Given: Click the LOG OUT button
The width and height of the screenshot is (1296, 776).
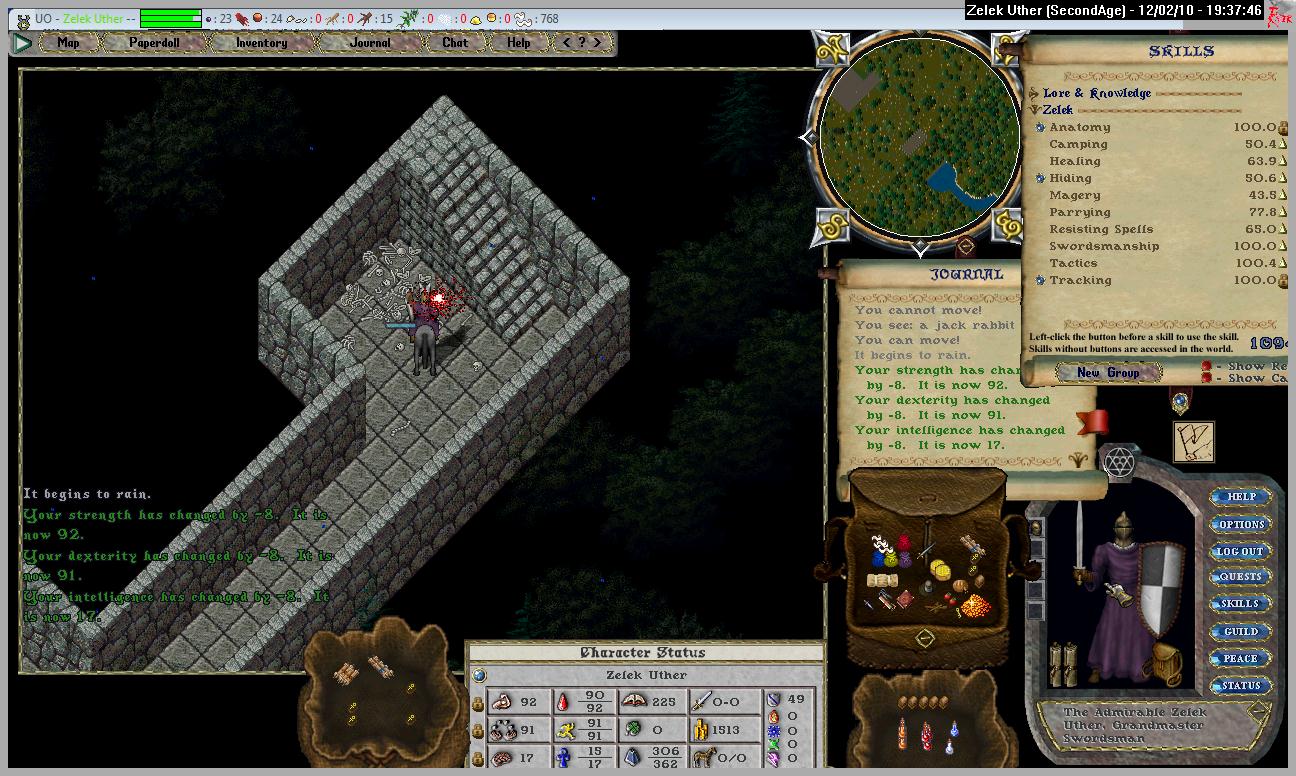Looking at the screenshot, I should [1241, 551].
